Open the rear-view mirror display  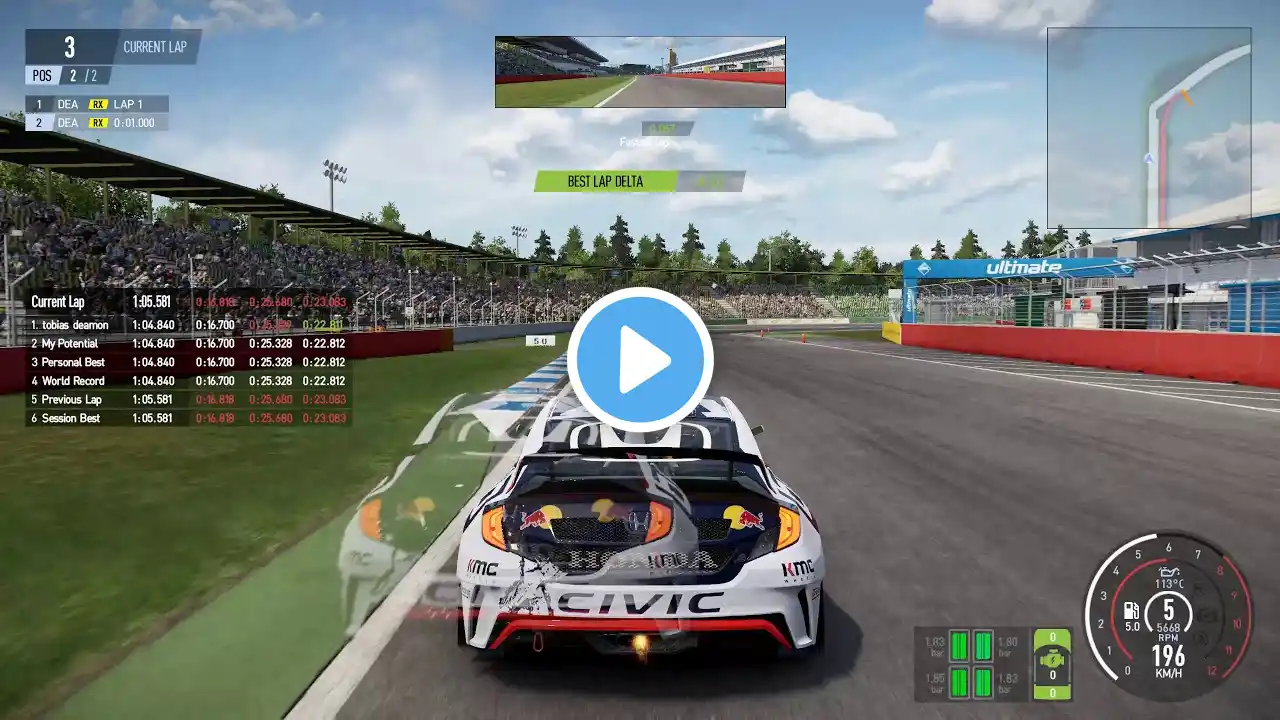pos(640,72)
